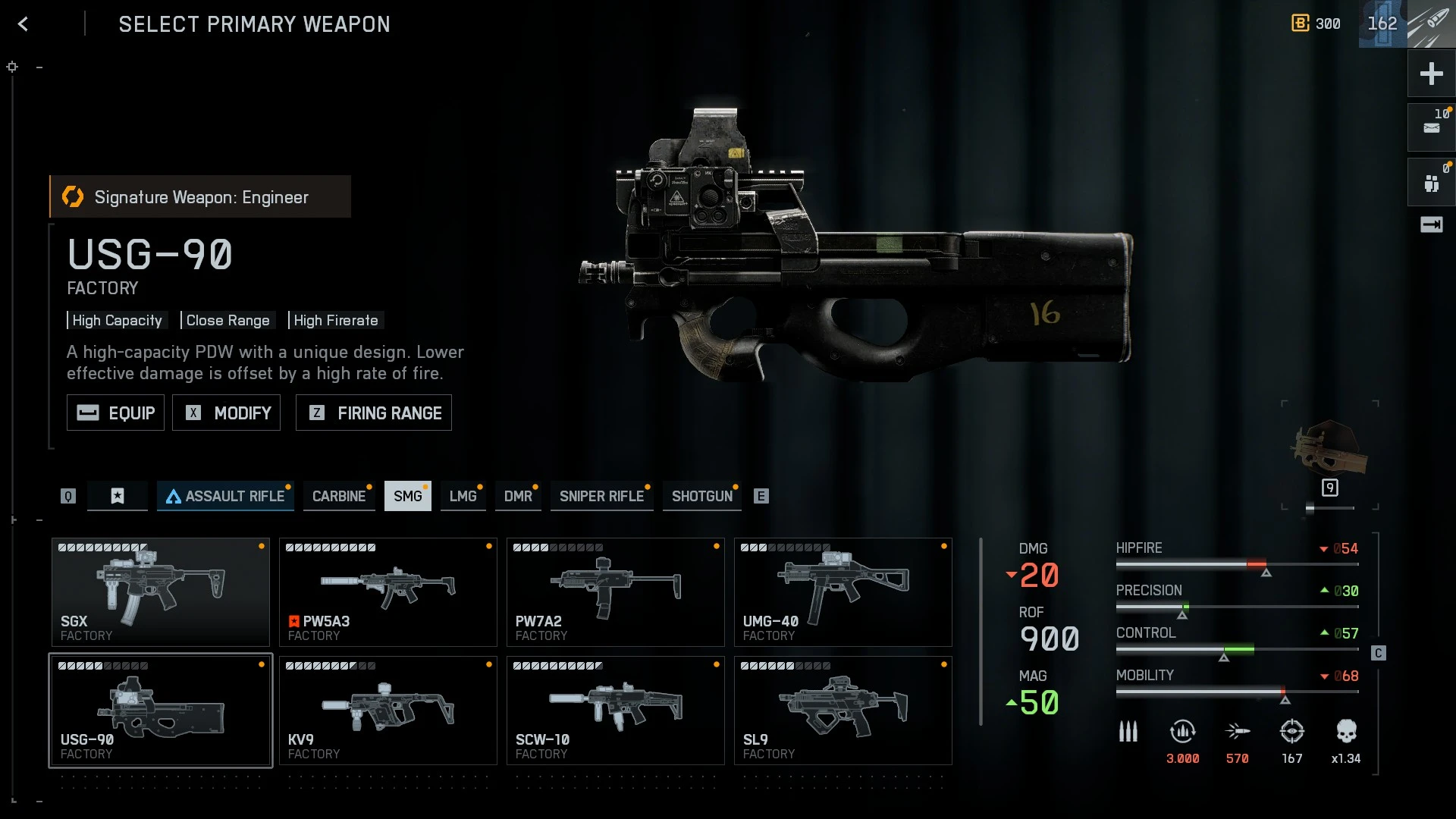
Task: Equip the USG-90 weapon
Action: click(115, 413)
